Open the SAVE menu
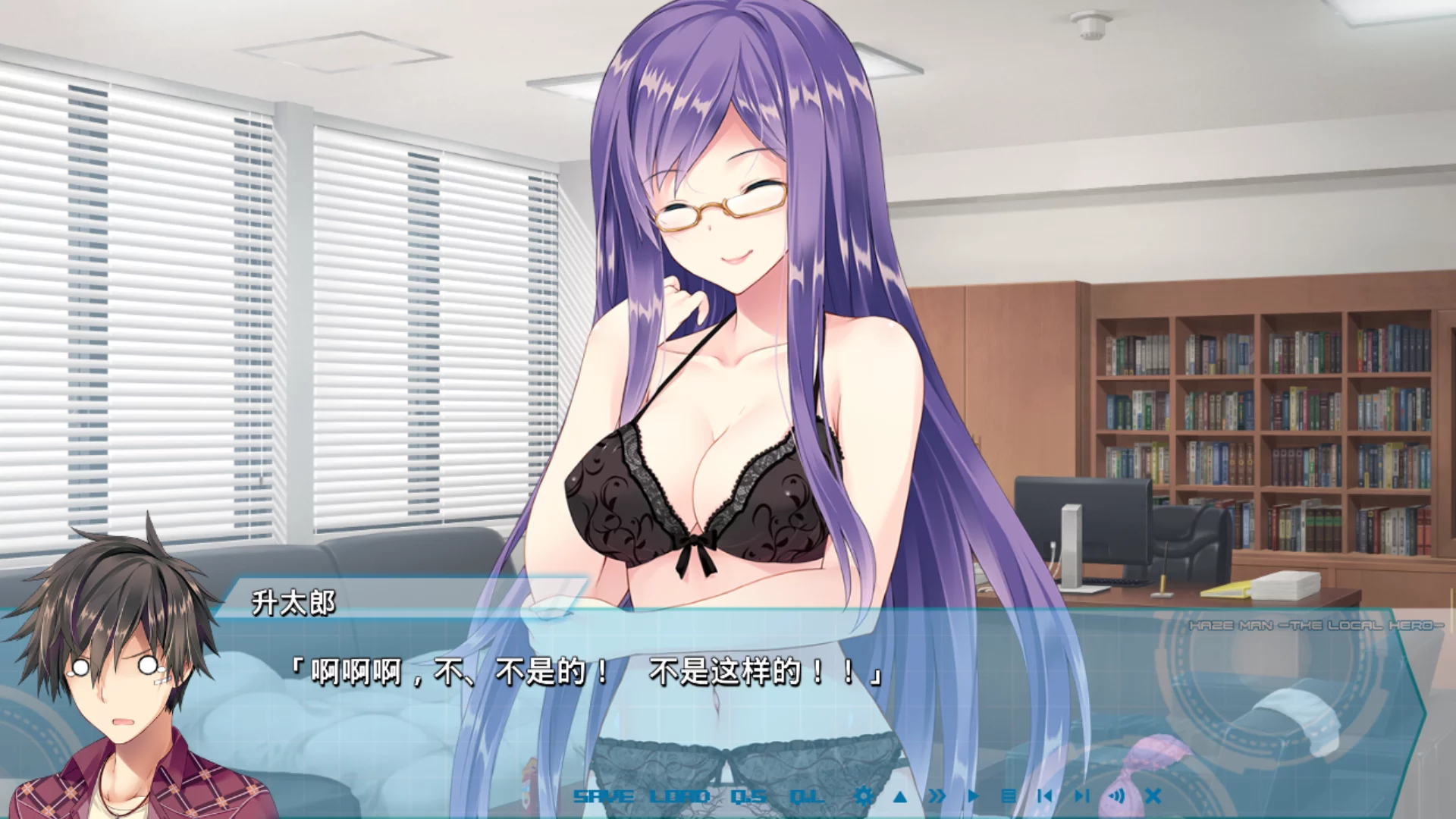Screen dimensions: 1456x819 pyautogui.click(x=603, y=796)
